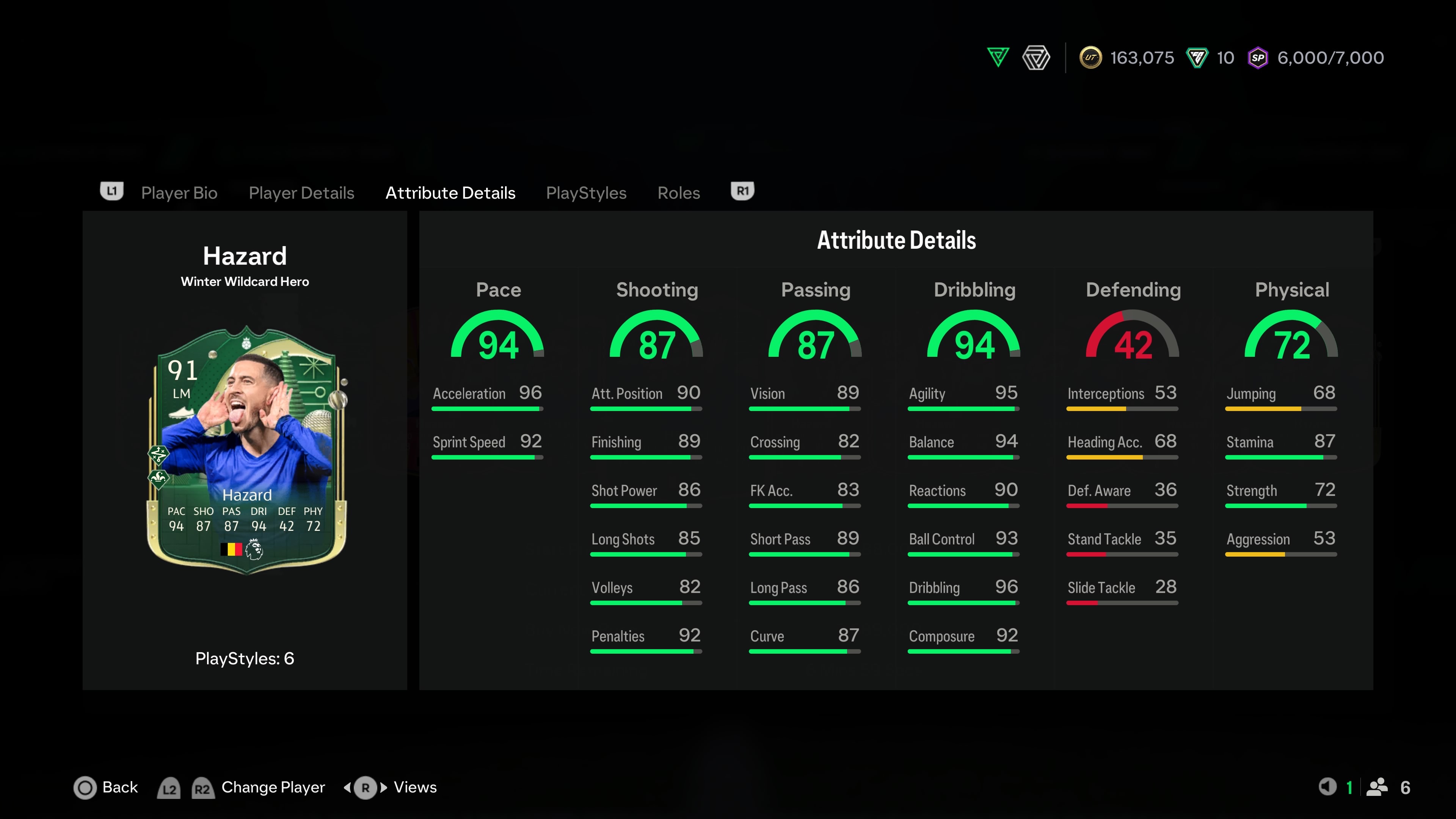Image resolution: width=1456 pixels, height=819 pixels.
Task: Select the Attribute Details tab
Action: tap(450, 193)
